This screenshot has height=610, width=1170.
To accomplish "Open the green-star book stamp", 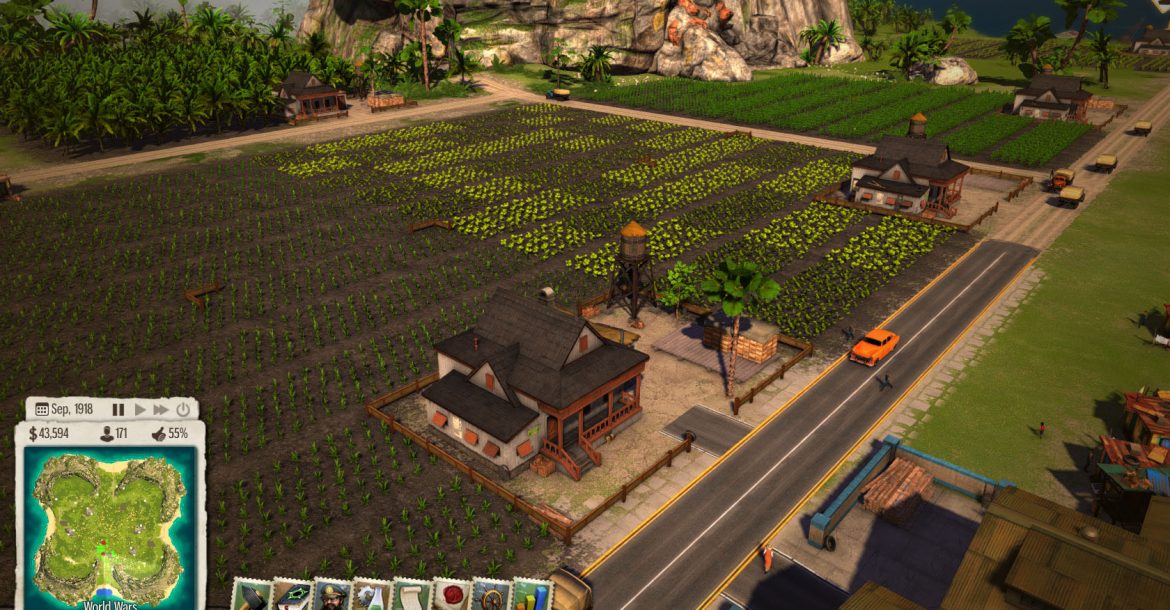I will (x=291, y=596).
